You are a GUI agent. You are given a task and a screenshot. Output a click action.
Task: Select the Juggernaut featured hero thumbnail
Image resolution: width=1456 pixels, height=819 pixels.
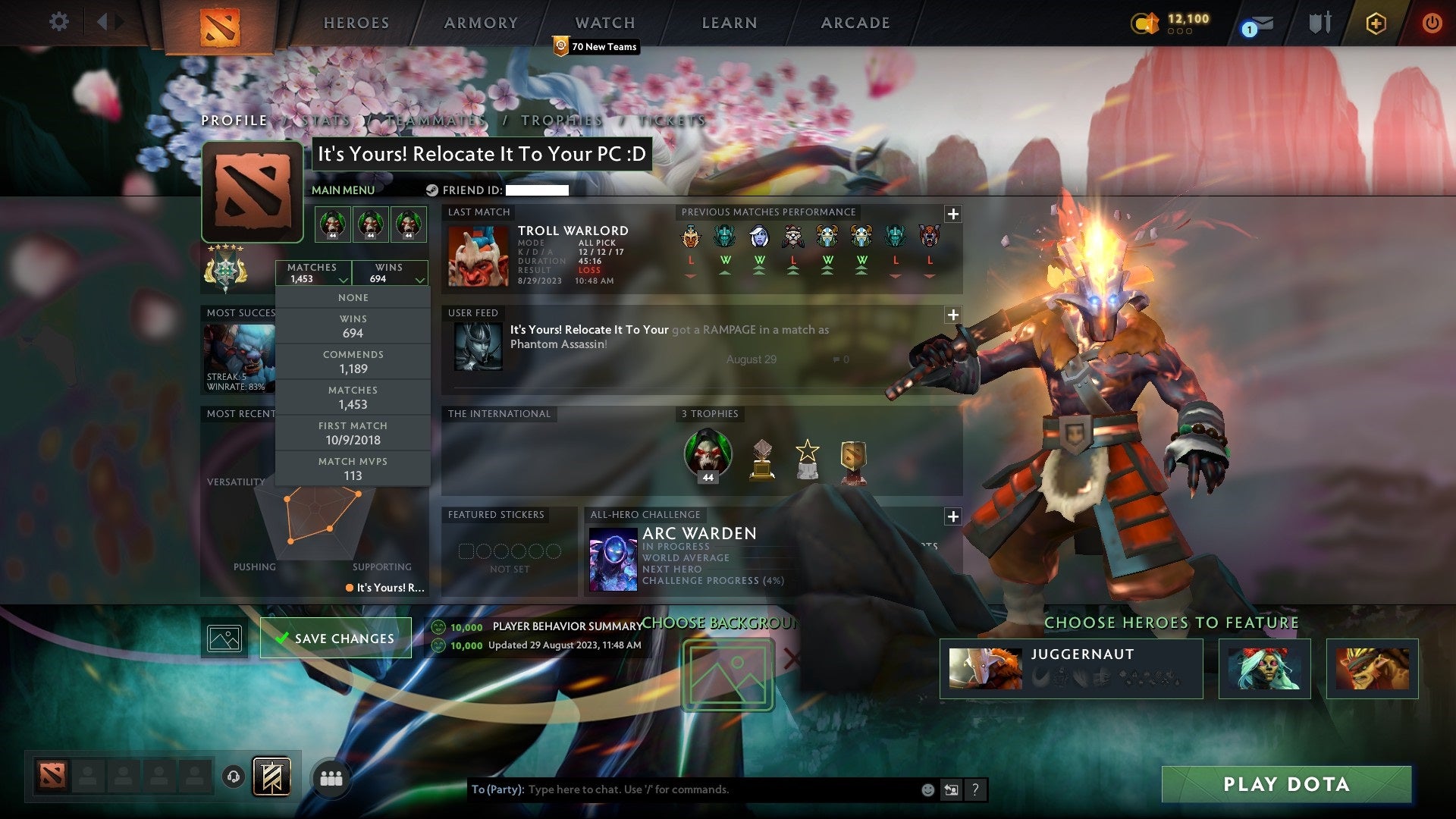986,667
